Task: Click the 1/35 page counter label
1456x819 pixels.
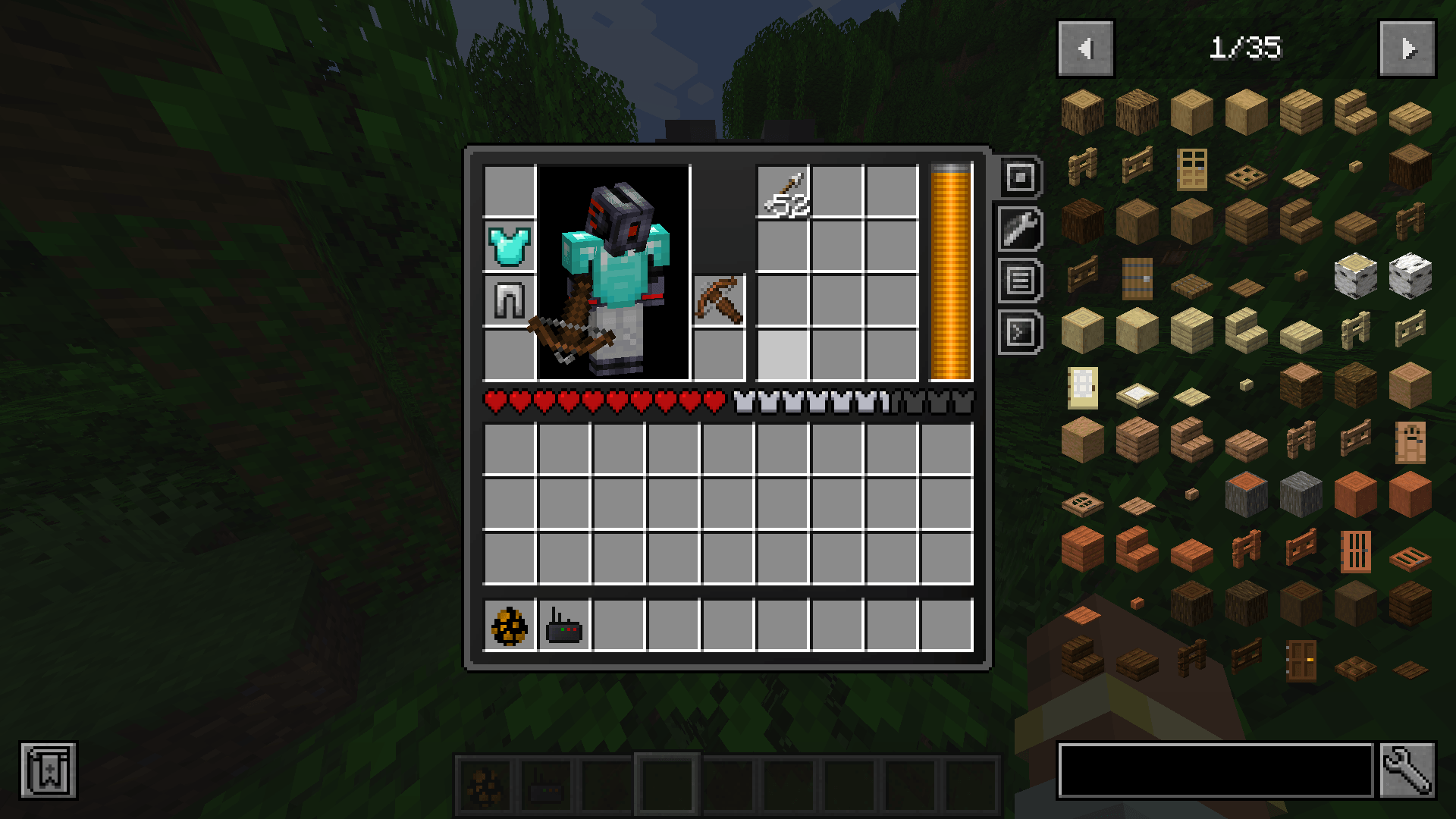Action: click(1247, 49)
